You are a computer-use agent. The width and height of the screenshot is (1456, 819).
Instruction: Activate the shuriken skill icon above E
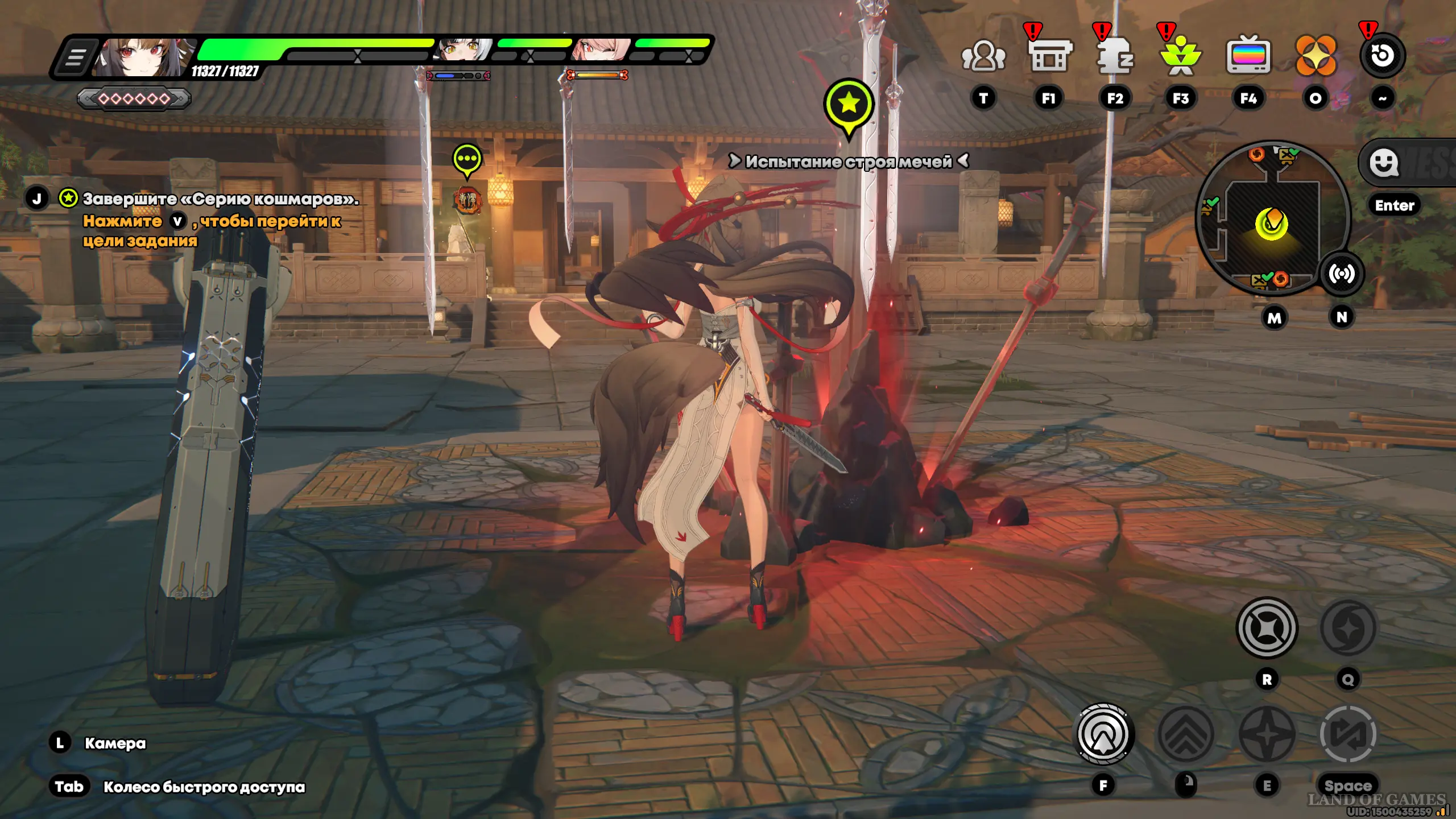pos(1267,734)
